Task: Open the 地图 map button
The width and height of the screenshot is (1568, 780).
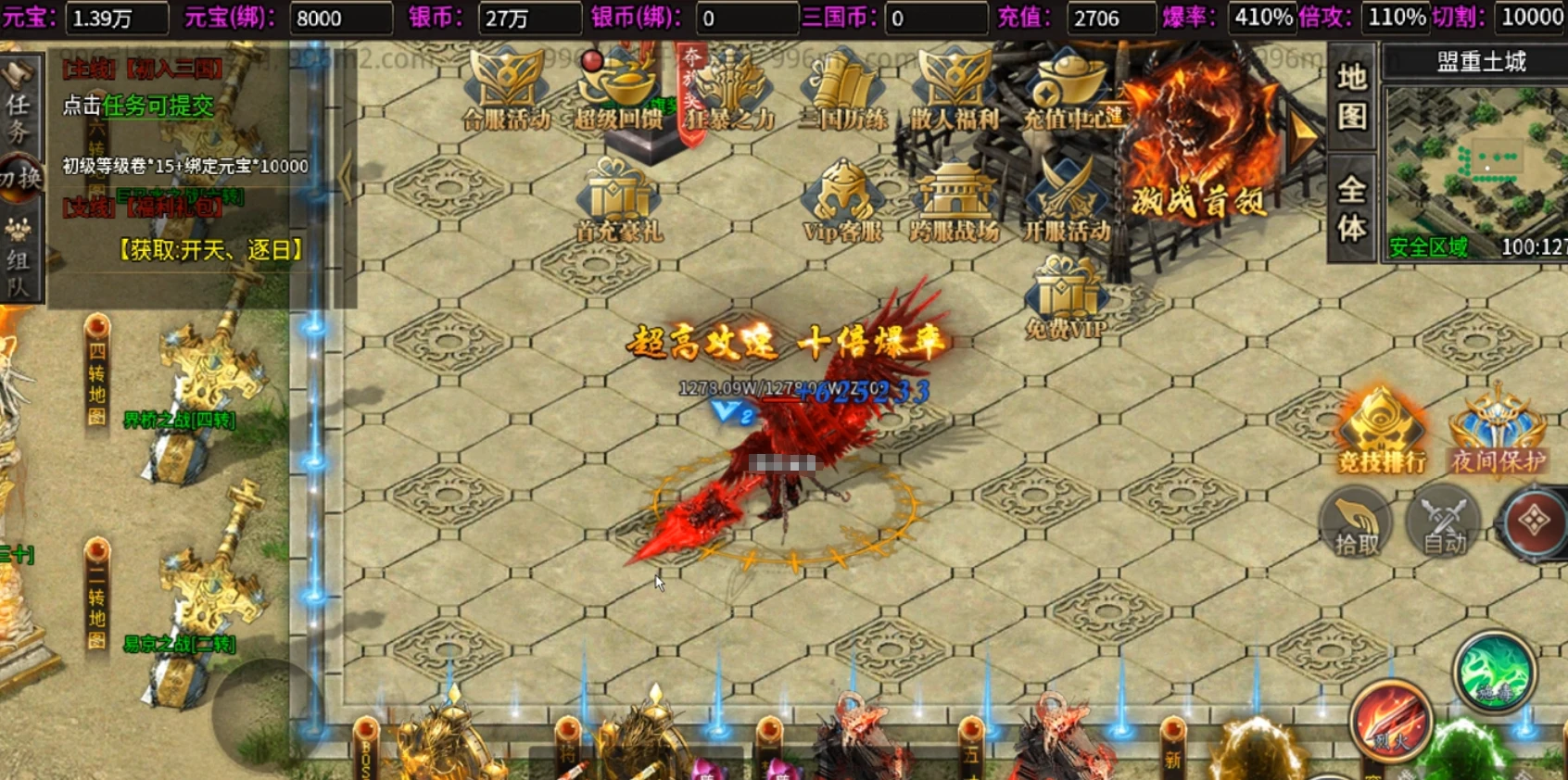Action: point(1352,96)
